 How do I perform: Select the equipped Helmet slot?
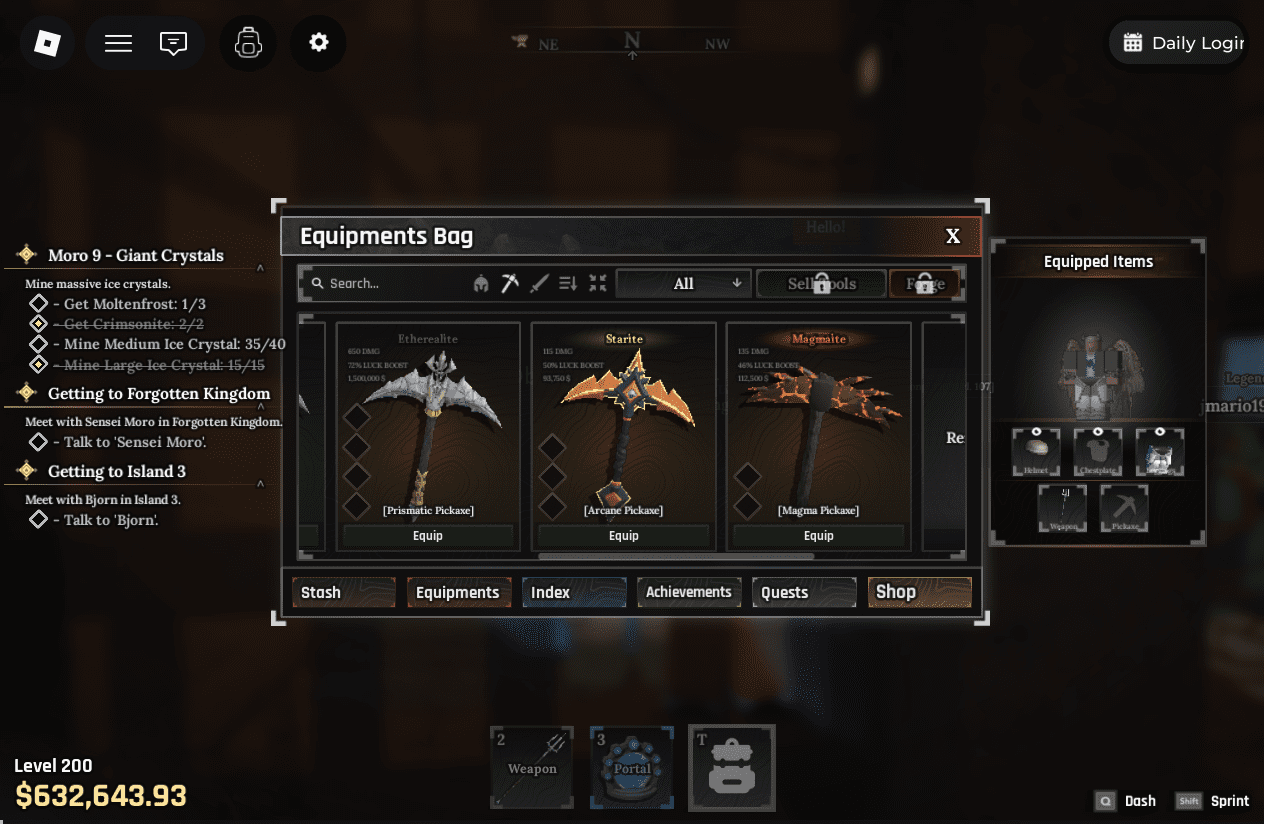[x=1036, y=452]
